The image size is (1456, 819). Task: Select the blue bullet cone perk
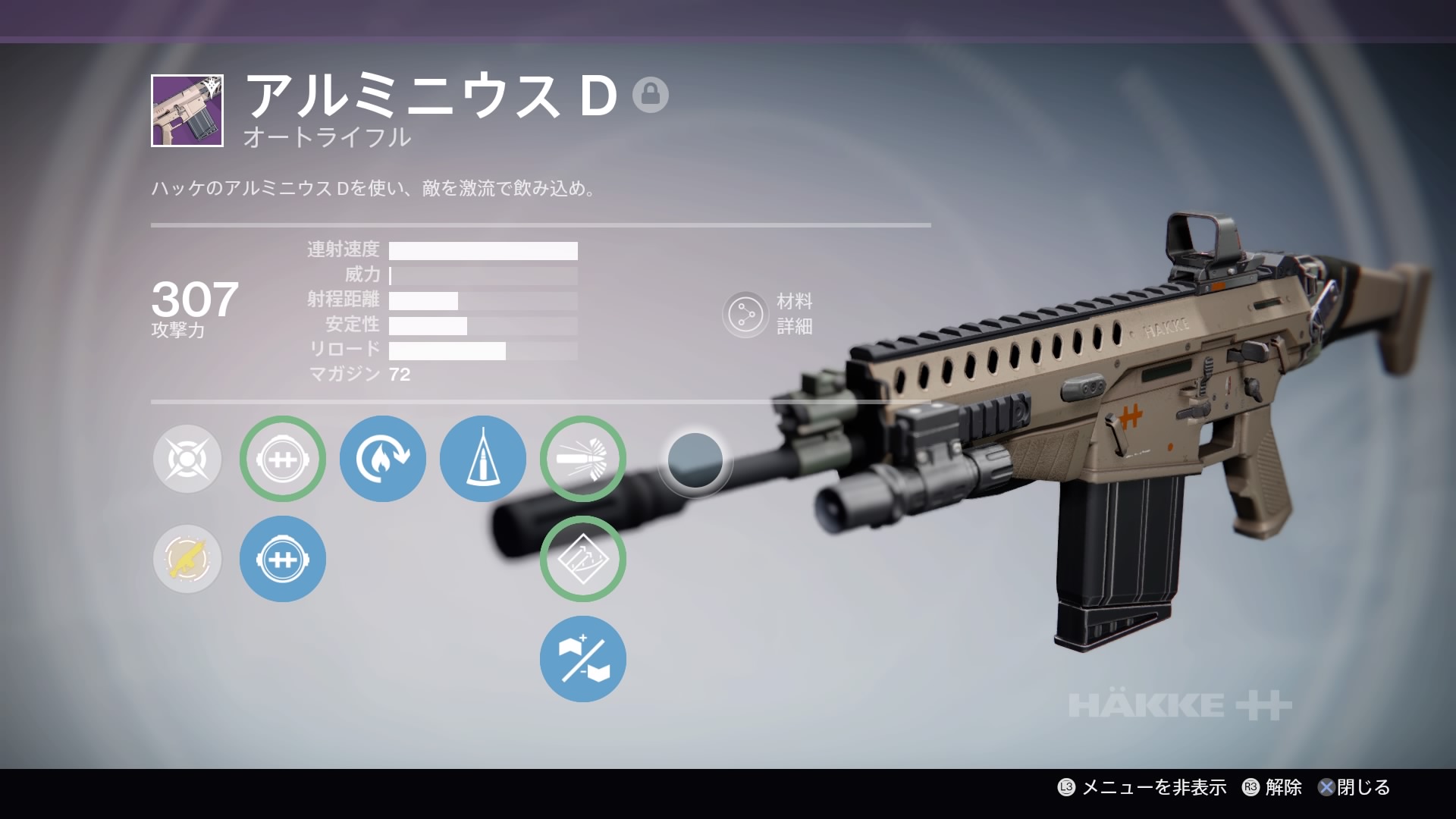483,459
